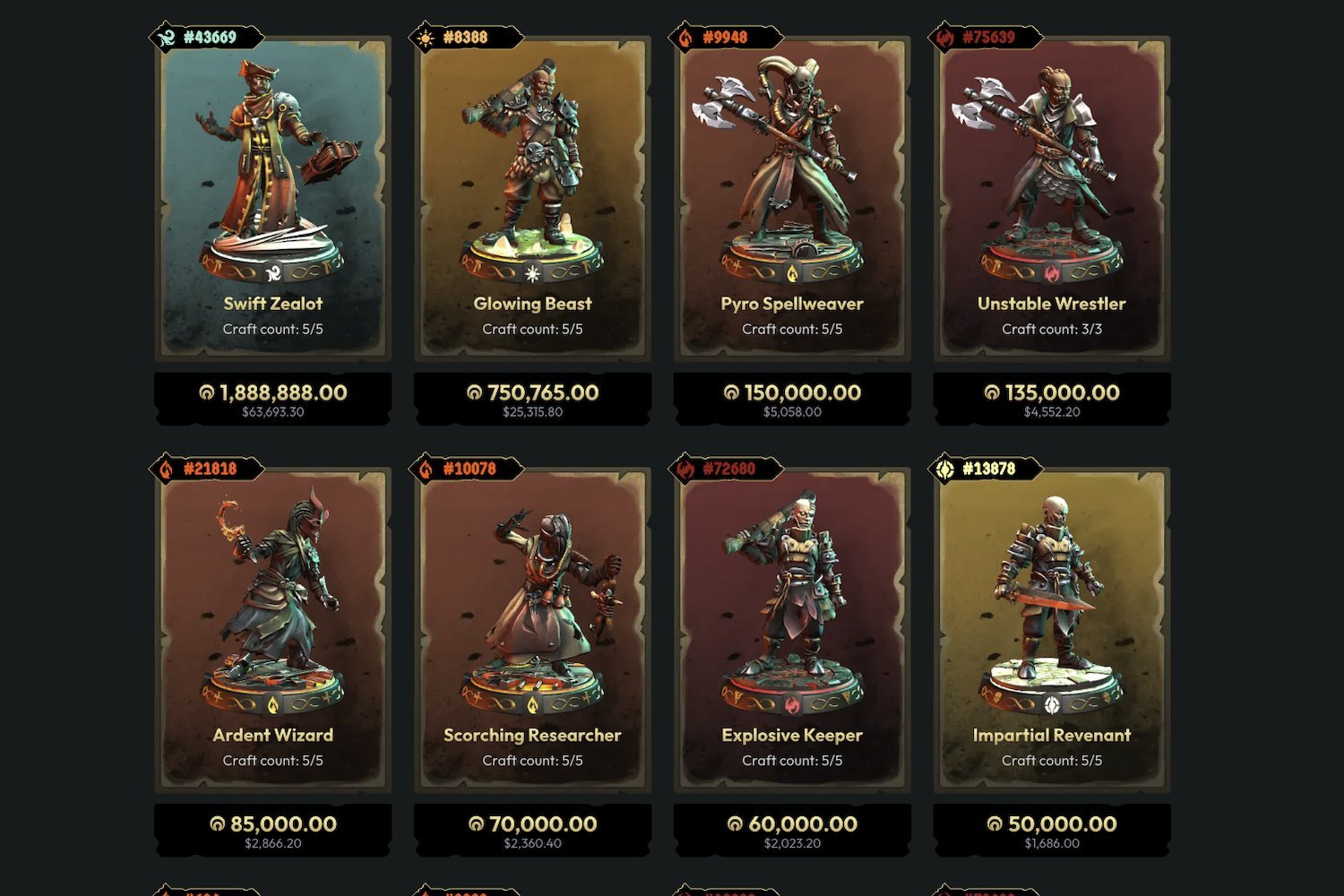View the Impartial Revenant card
Viewport: 1344px width, 896px height.
1052,629
